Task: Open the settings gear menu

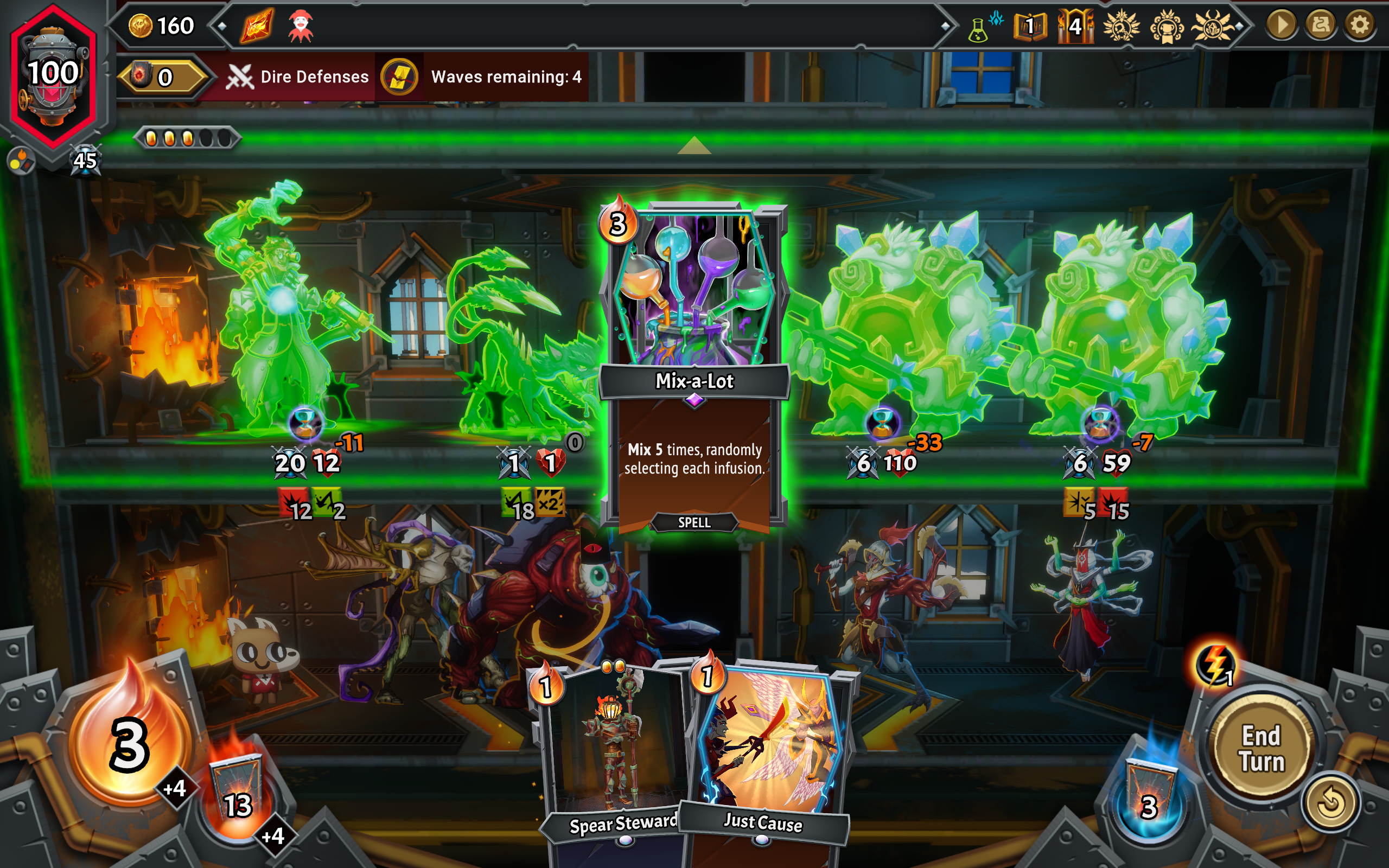Action: (x=1359, y=25)
